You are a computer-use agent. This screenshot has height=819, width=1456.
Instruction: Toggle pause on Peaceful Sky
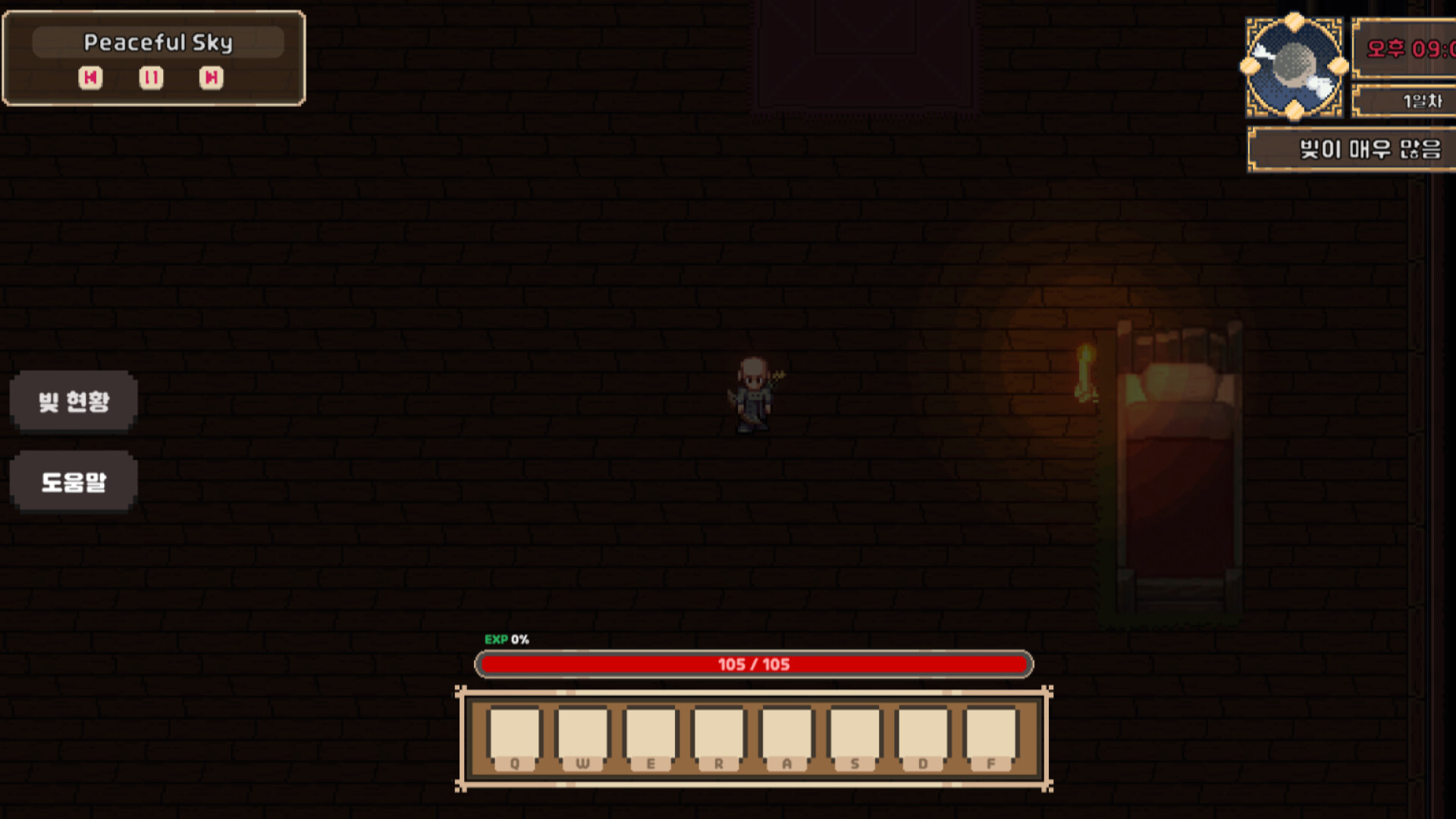tap(150, 78)
